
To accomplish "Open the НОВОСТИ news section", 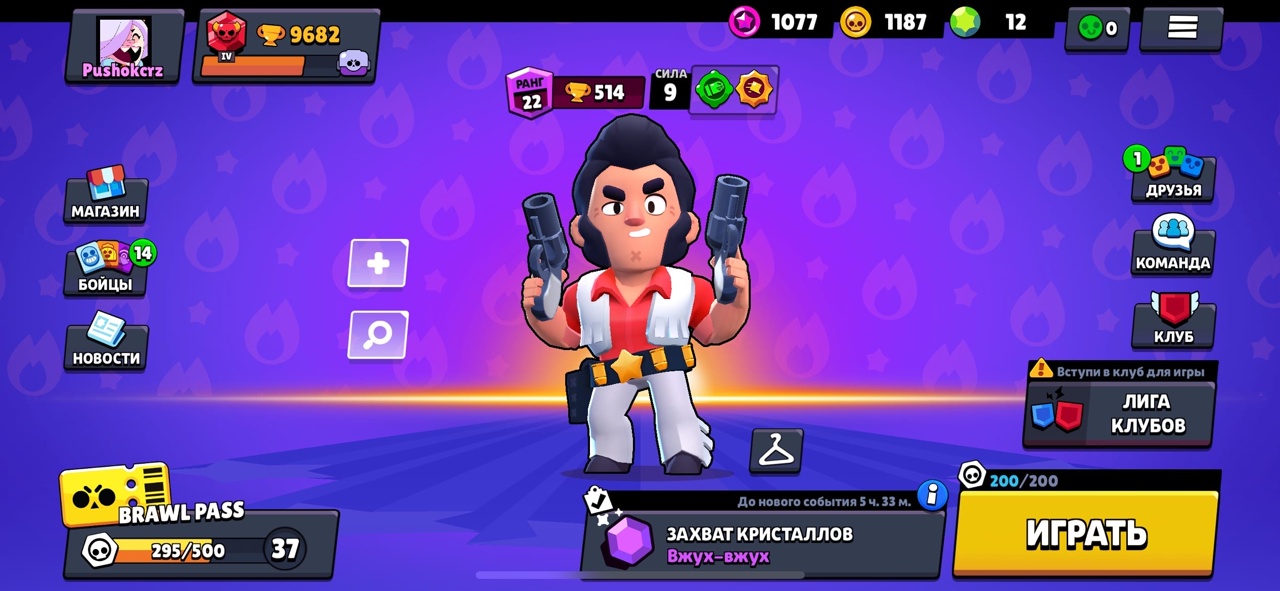I will (106, 342).
